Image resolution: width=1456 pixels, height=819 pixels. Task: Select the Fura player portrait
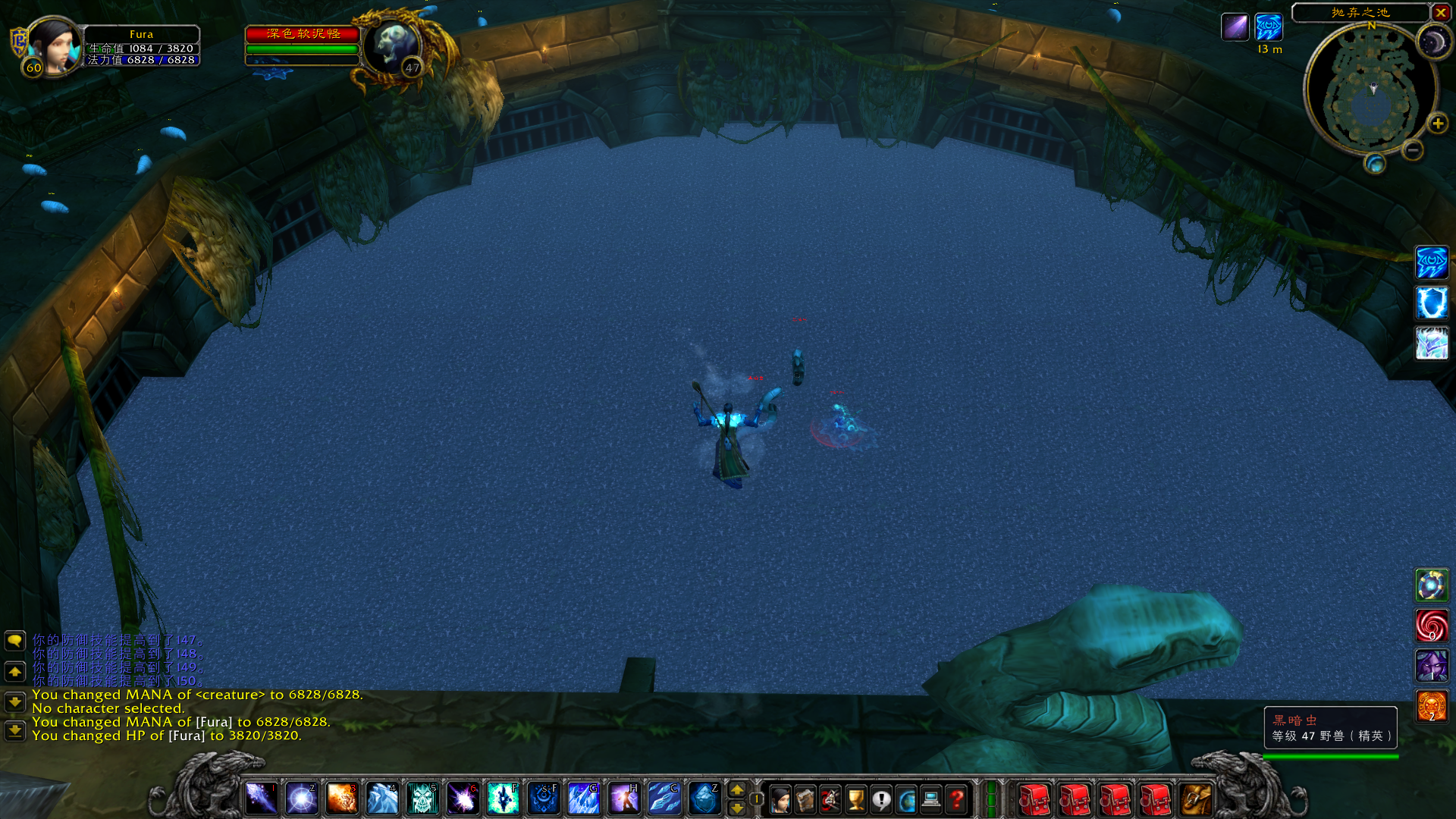(55, 45)
